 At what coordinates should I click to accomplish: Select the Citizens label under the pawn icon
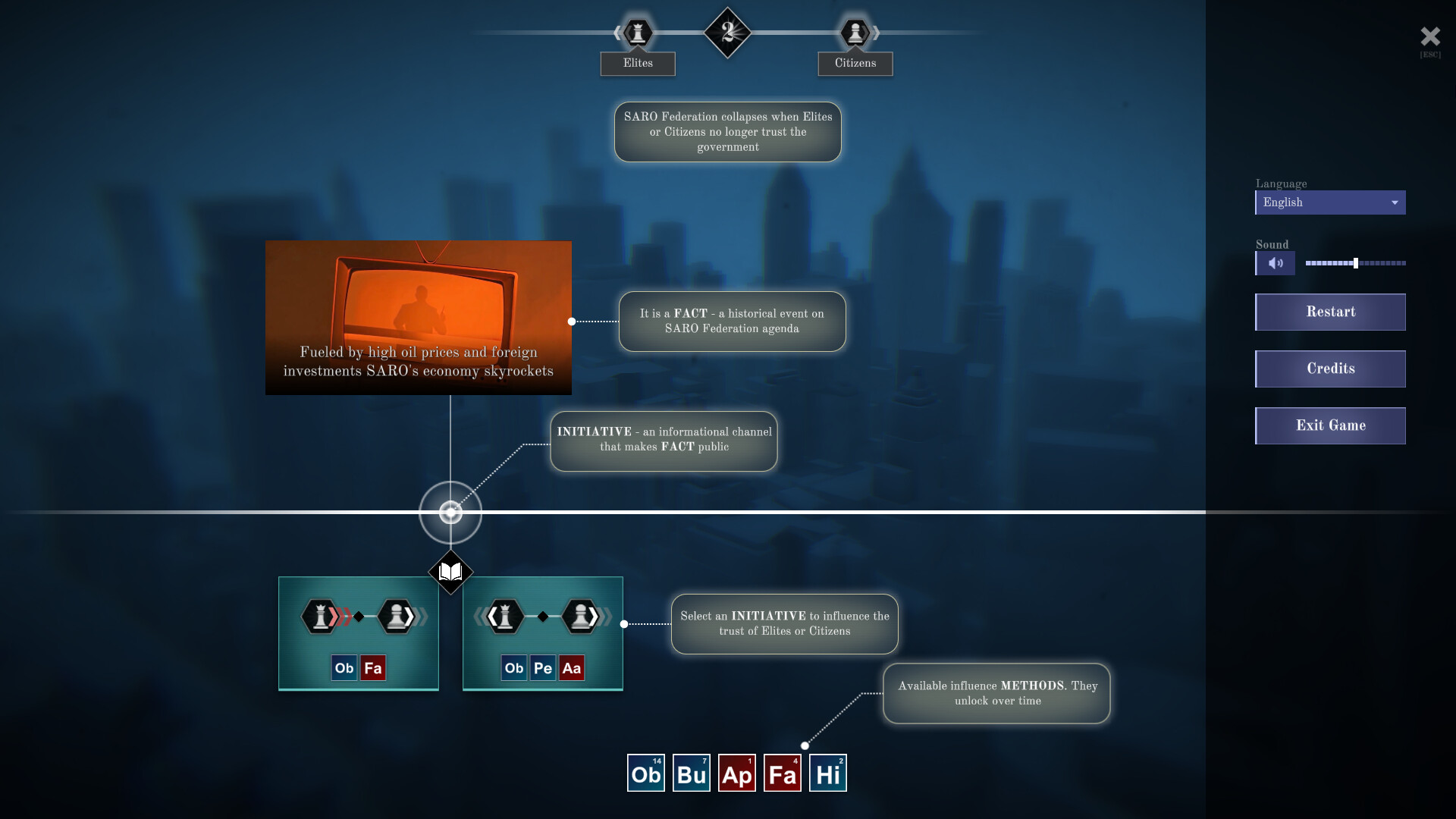pyautogui.click(x=855, y=64)
